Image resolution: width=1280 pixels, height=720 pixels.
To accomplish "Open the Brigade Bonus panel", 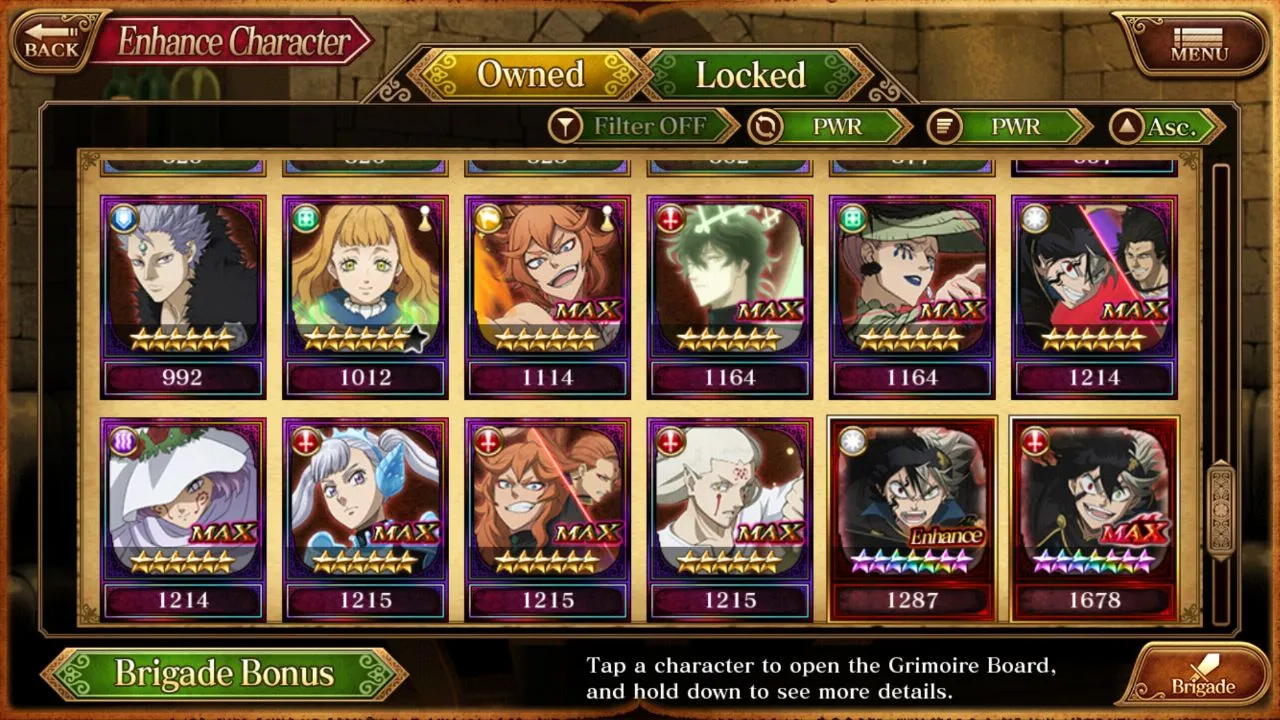I will (224, 673).
